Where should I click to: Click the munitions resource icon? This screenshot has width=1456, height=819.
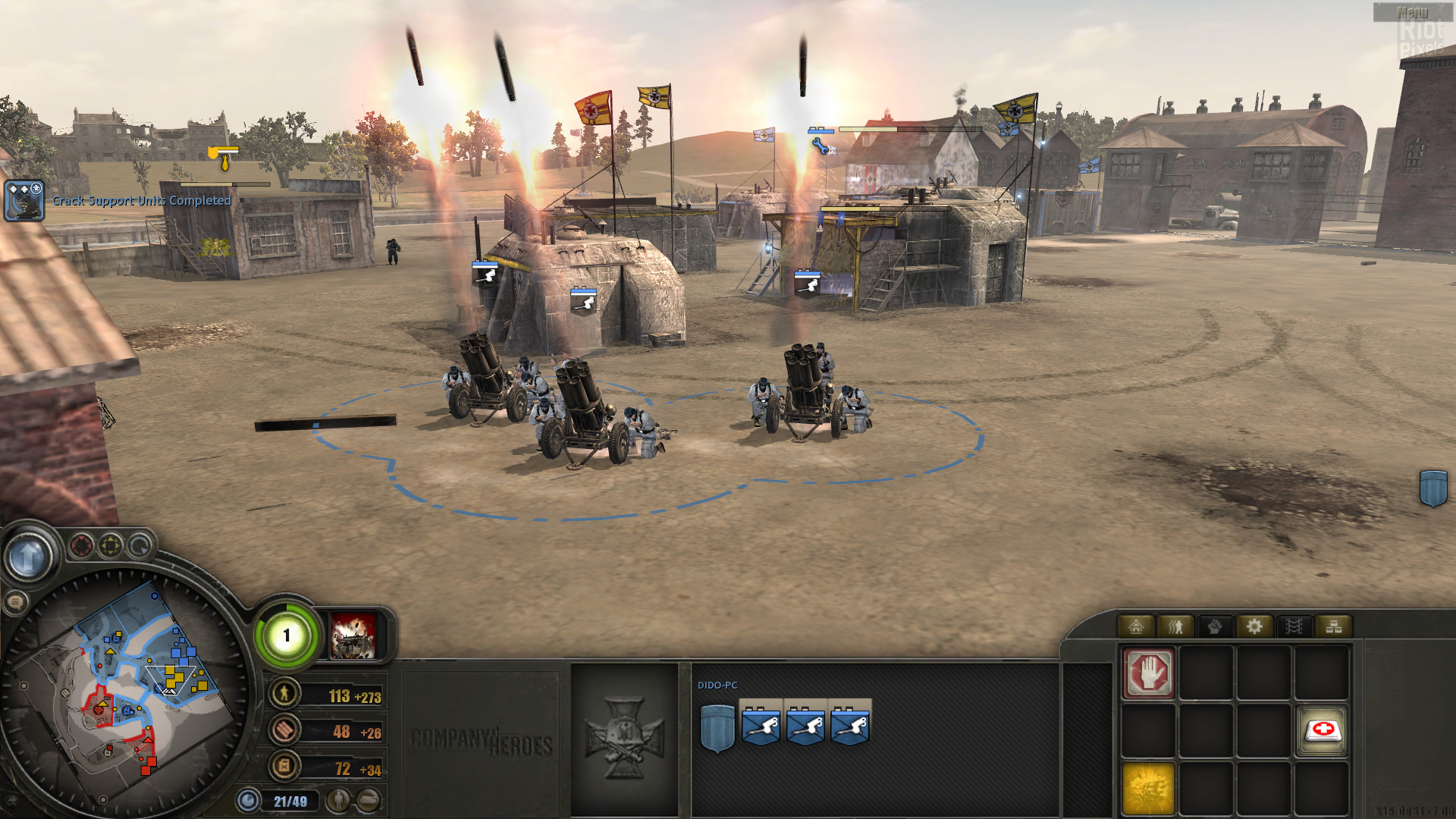click(284, 730)
